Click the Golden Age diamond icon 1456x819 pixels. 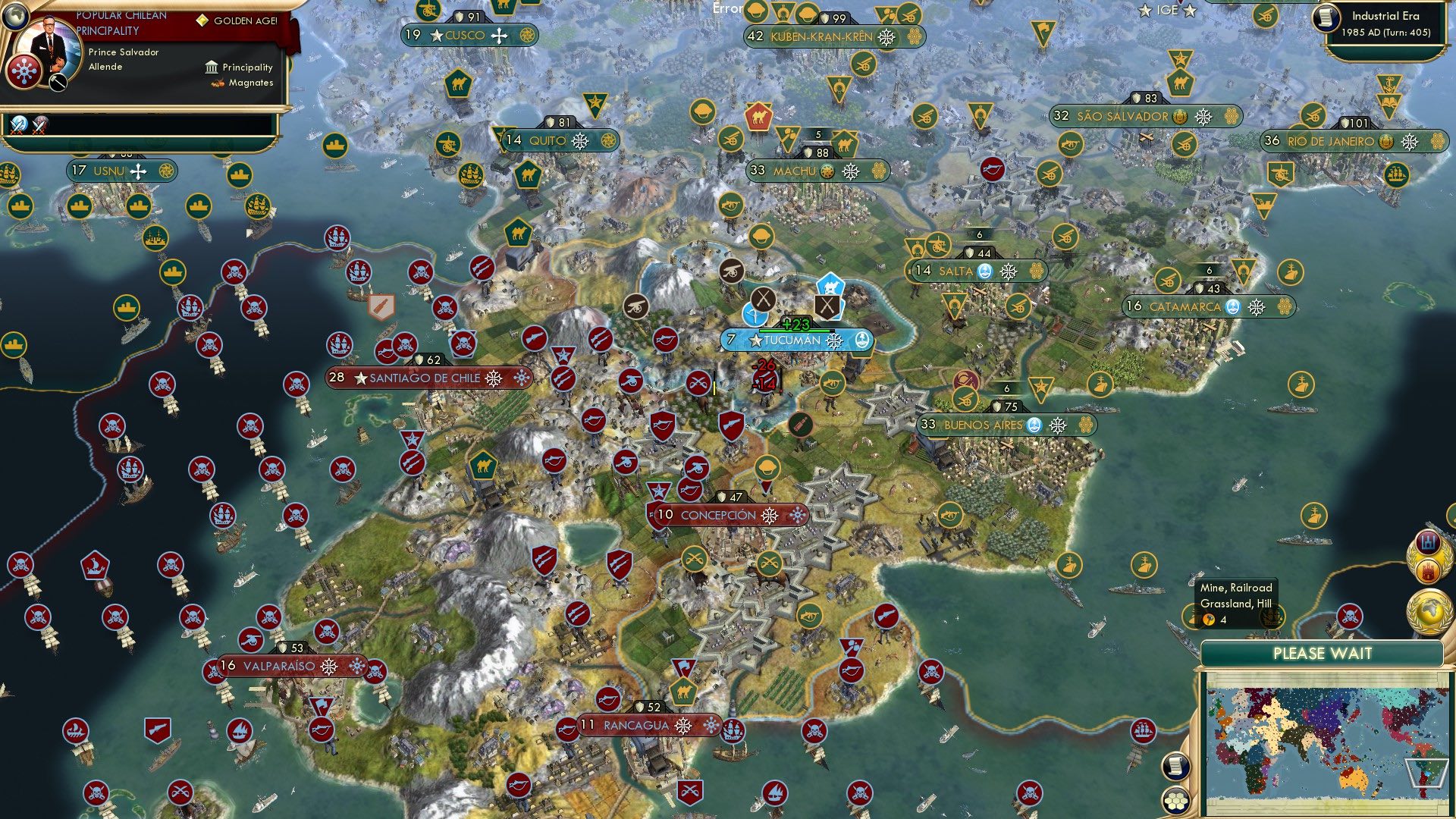(x=202, y=20)
